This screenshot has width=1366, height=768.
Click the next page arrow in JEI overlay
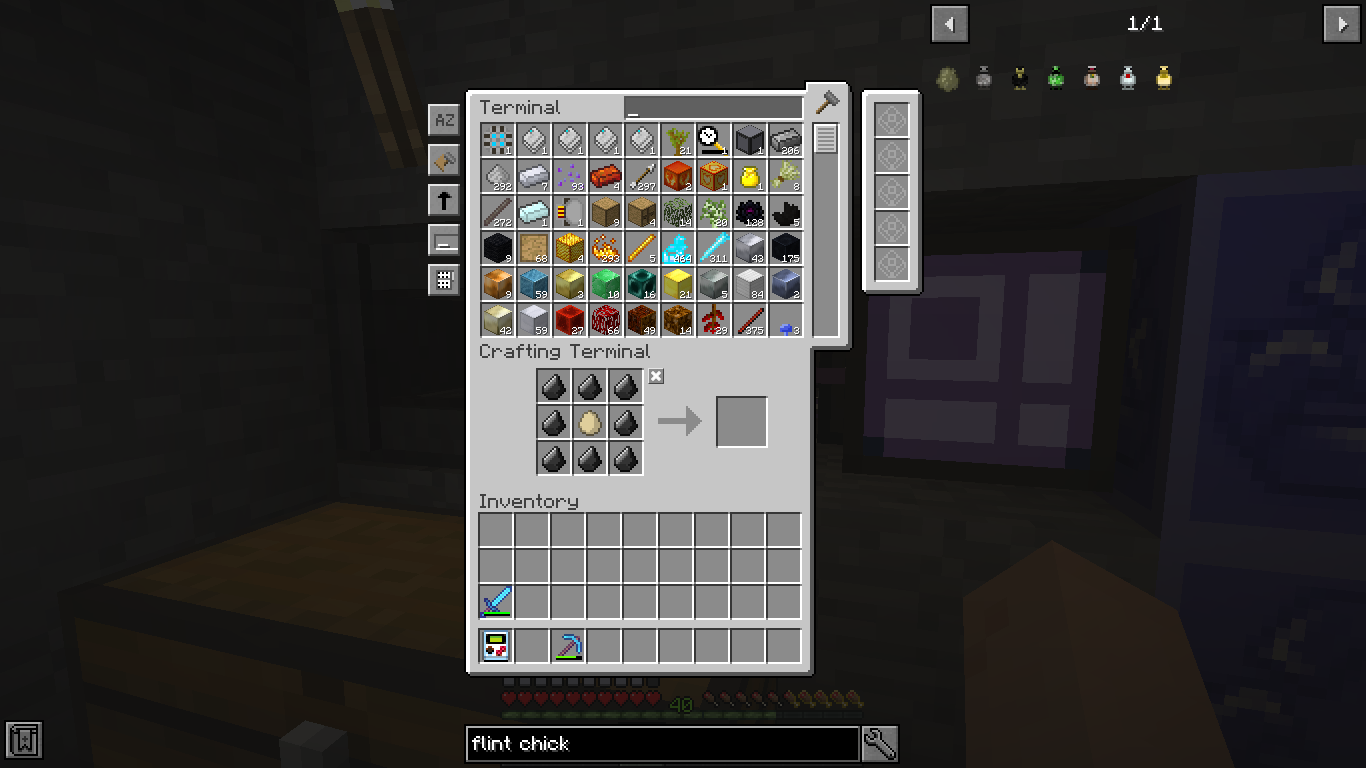coord(1341,24)
